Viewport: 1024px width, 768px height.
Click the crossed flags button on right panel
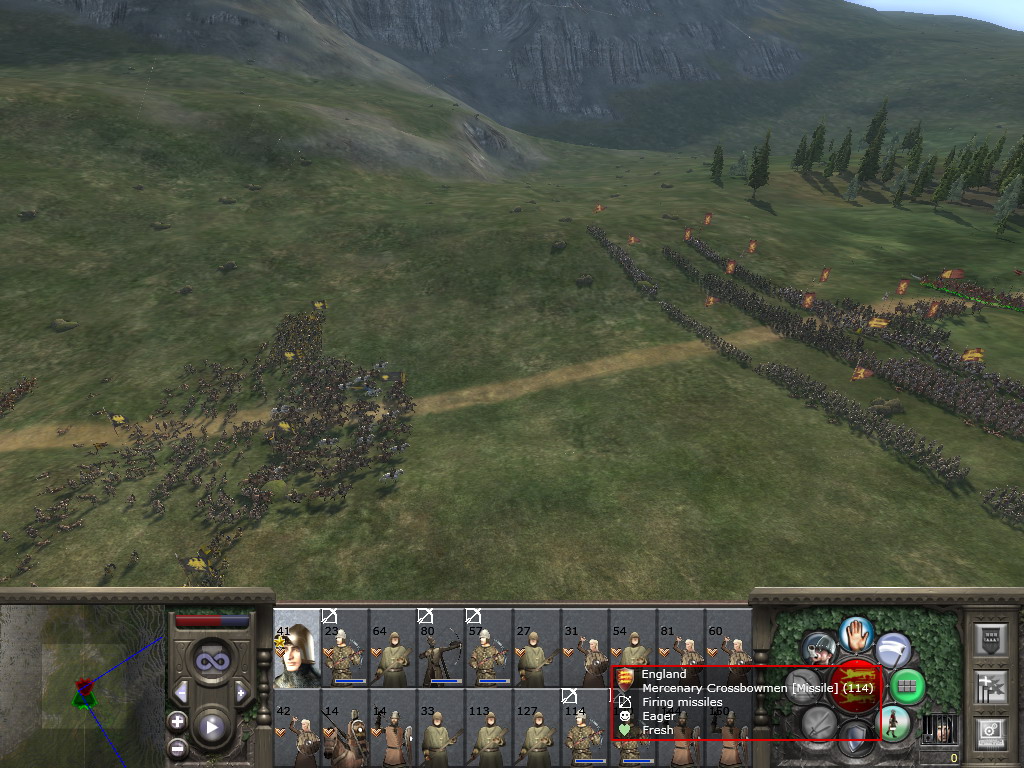(992, 686)
